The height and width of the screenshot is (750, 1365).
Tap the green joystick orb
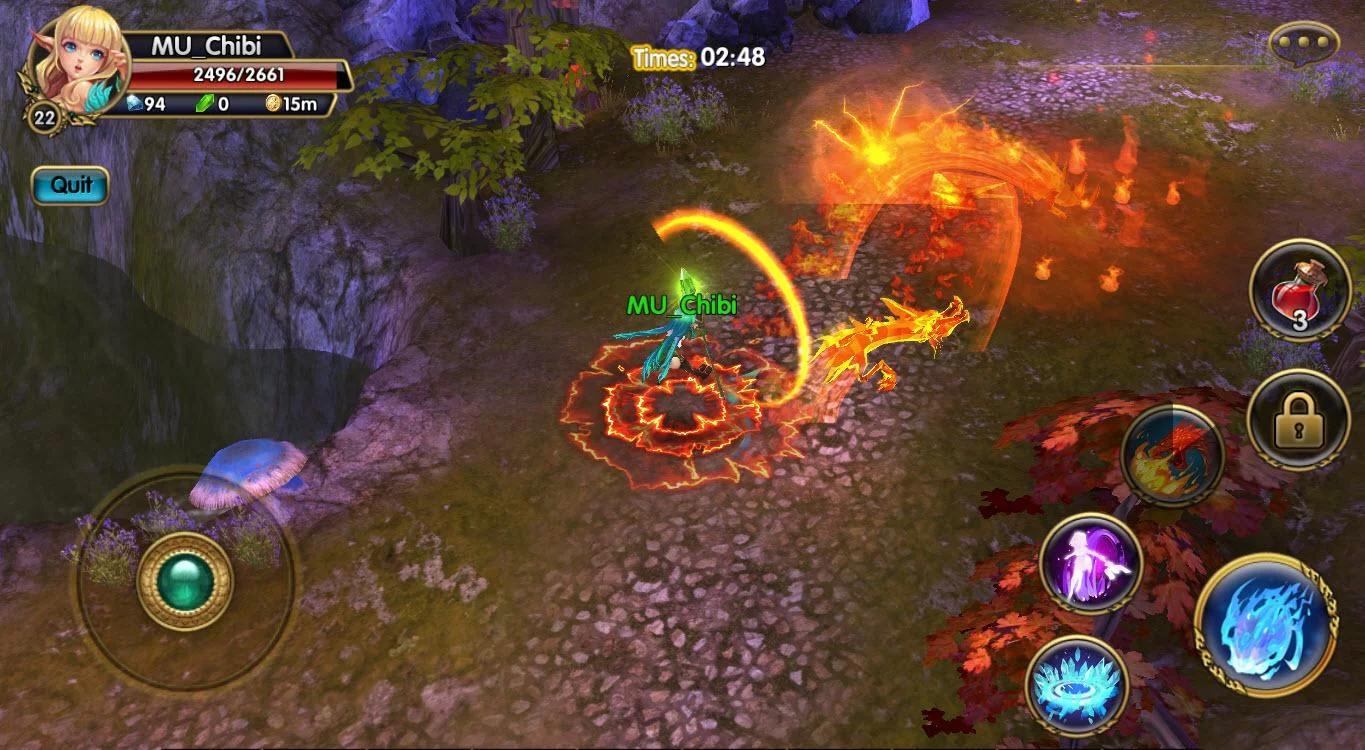coord(184,581)
